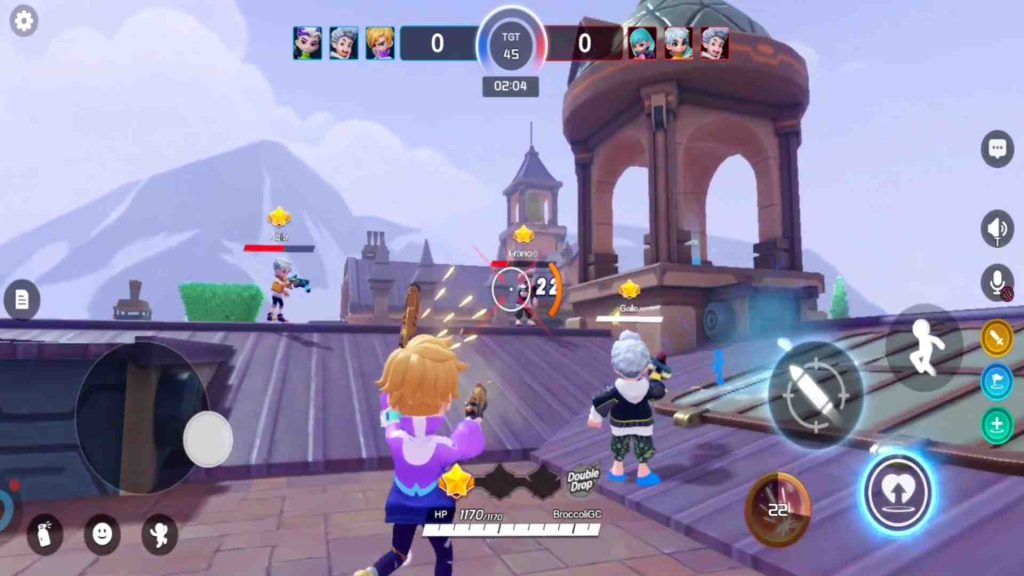Open the dancing figure emote menu
This screenshot has width=1024, height=576.
coord(159,534)
